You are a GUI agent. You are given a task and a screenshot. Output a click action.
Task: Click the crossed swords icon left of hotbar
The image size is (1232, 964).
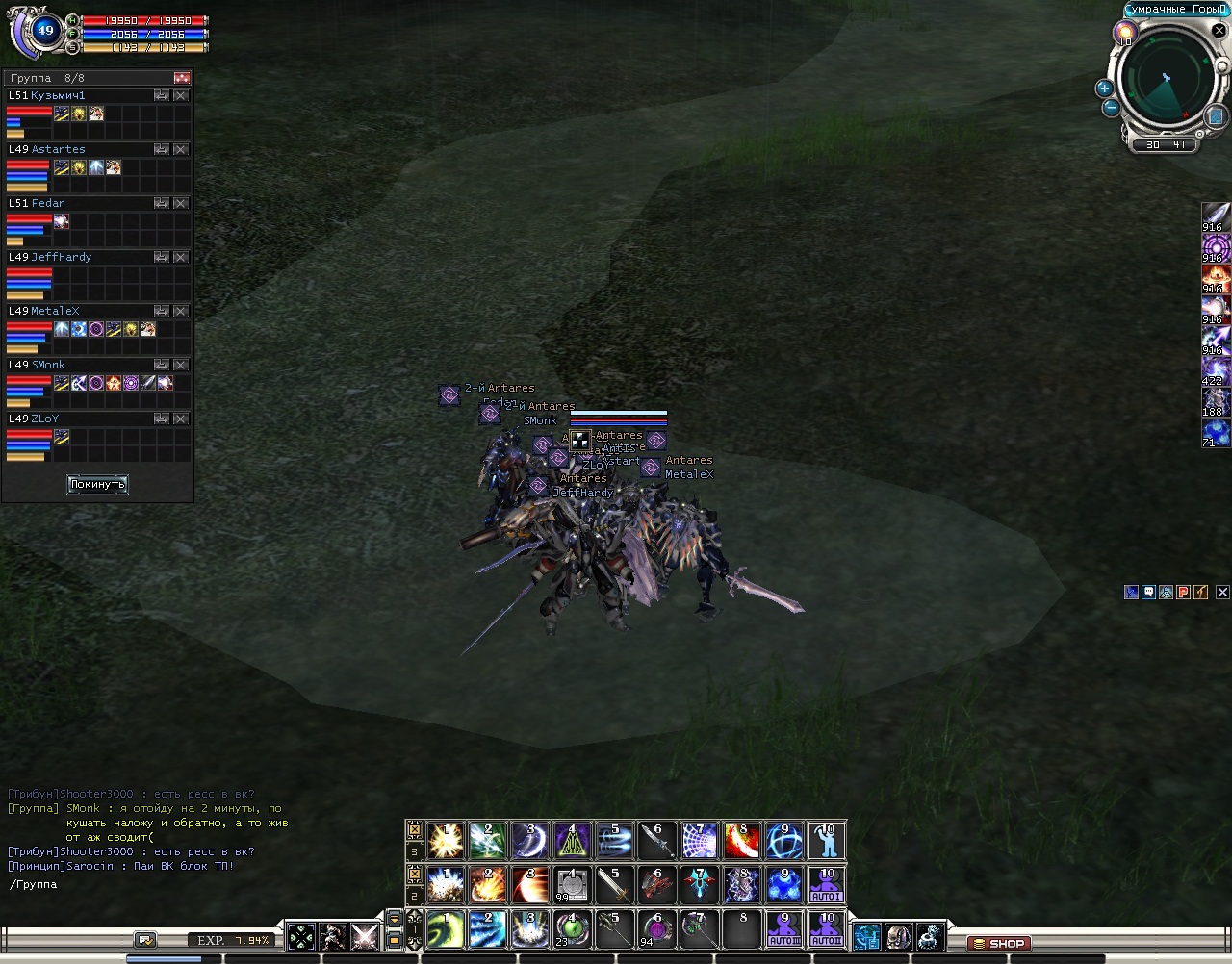pos(365,936)
